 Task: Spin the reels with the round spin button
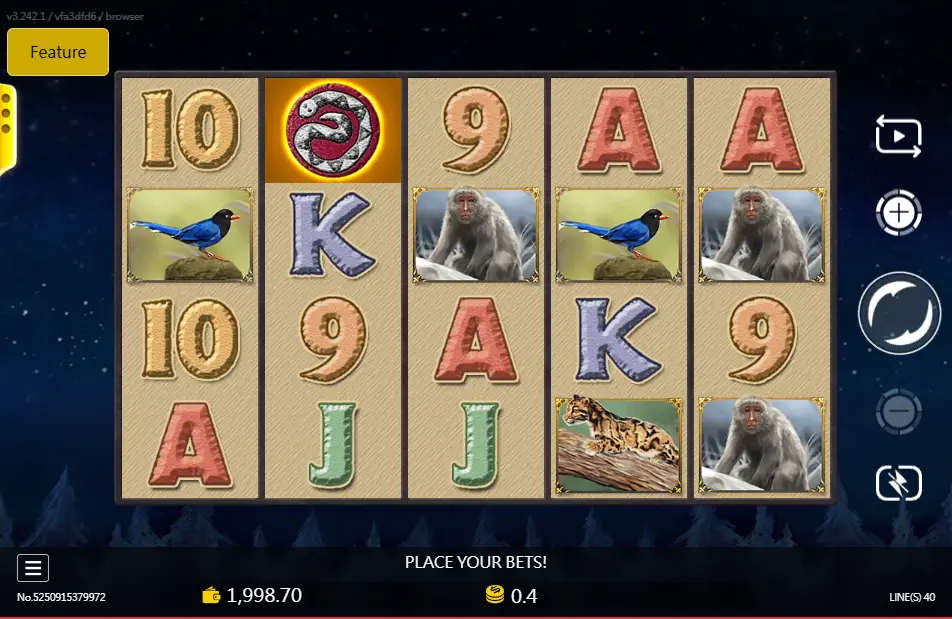click(898, 312)
